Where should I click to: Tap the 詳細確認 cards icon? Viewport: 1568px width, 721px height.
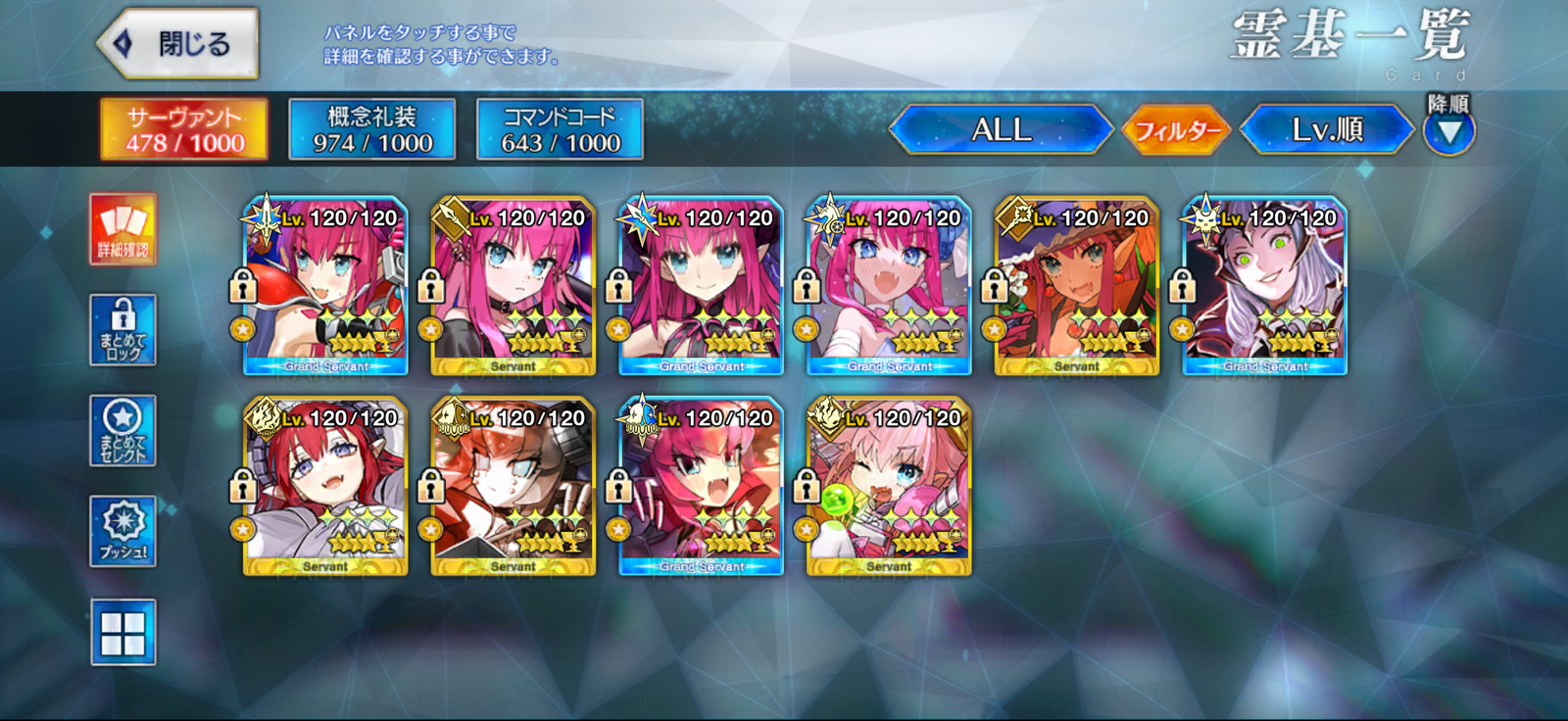click(122, 229)
